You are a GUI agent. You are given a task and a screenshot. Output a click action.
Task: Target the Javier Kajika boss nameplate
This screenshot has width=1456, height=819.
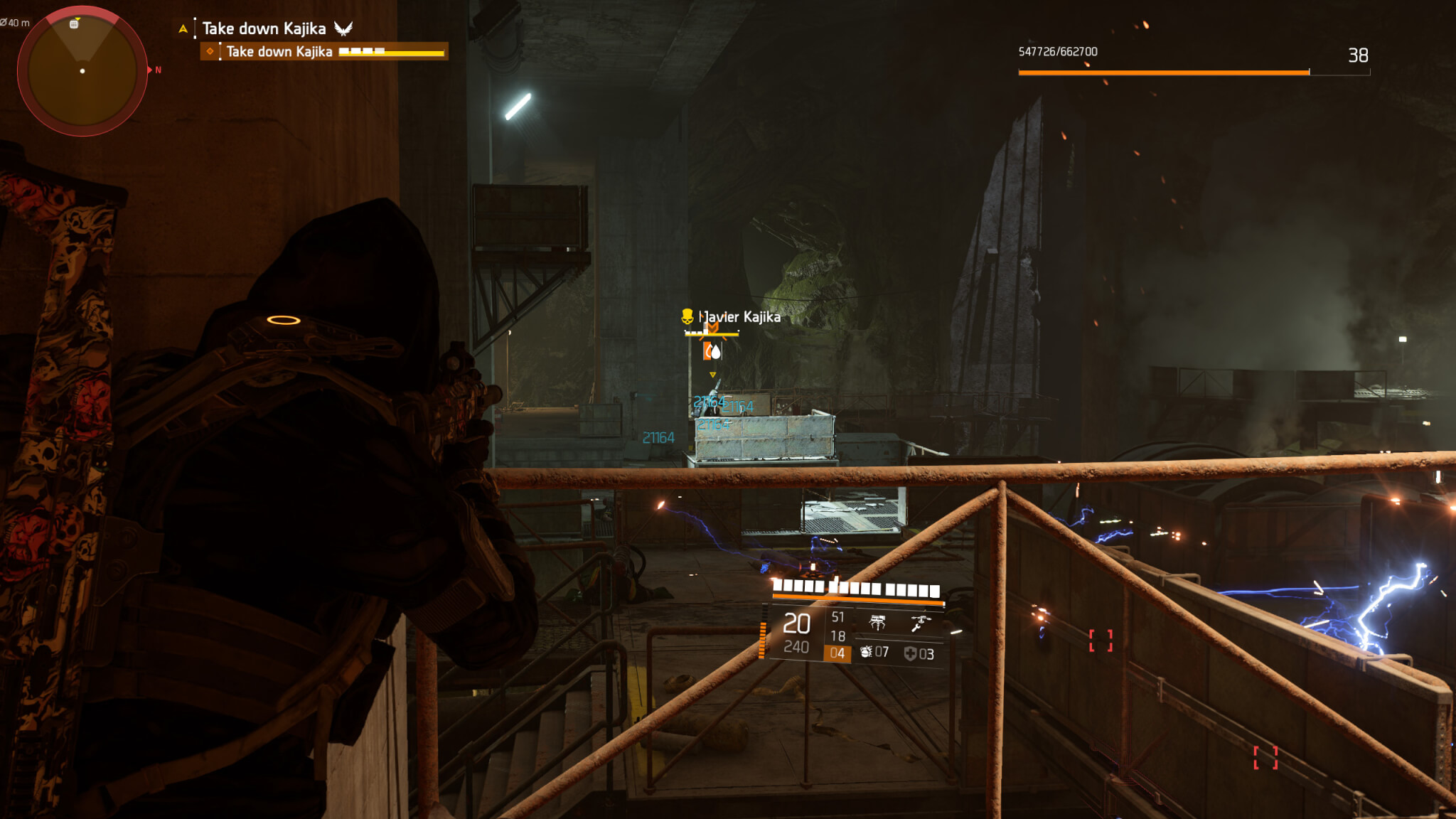[x=739, y=317]
